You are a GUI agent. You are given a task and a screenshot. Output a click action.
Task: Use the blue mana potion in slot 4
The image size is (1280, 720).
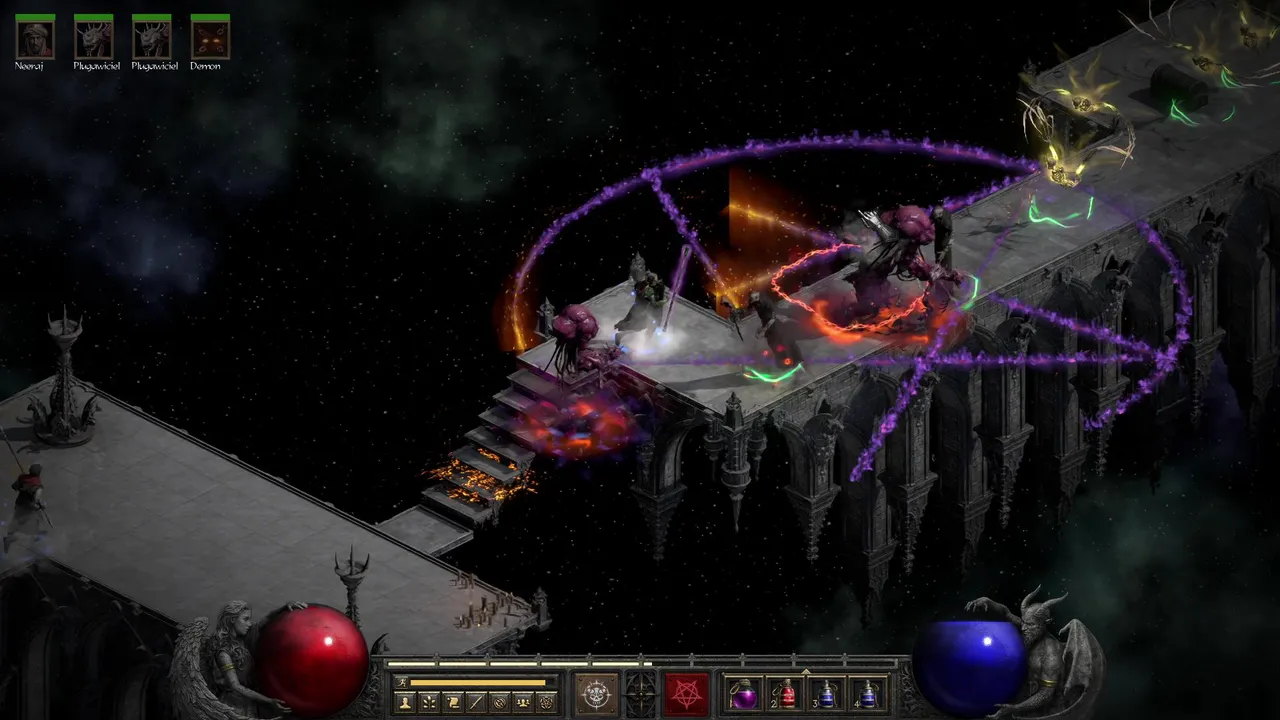[x=868, y=694]
